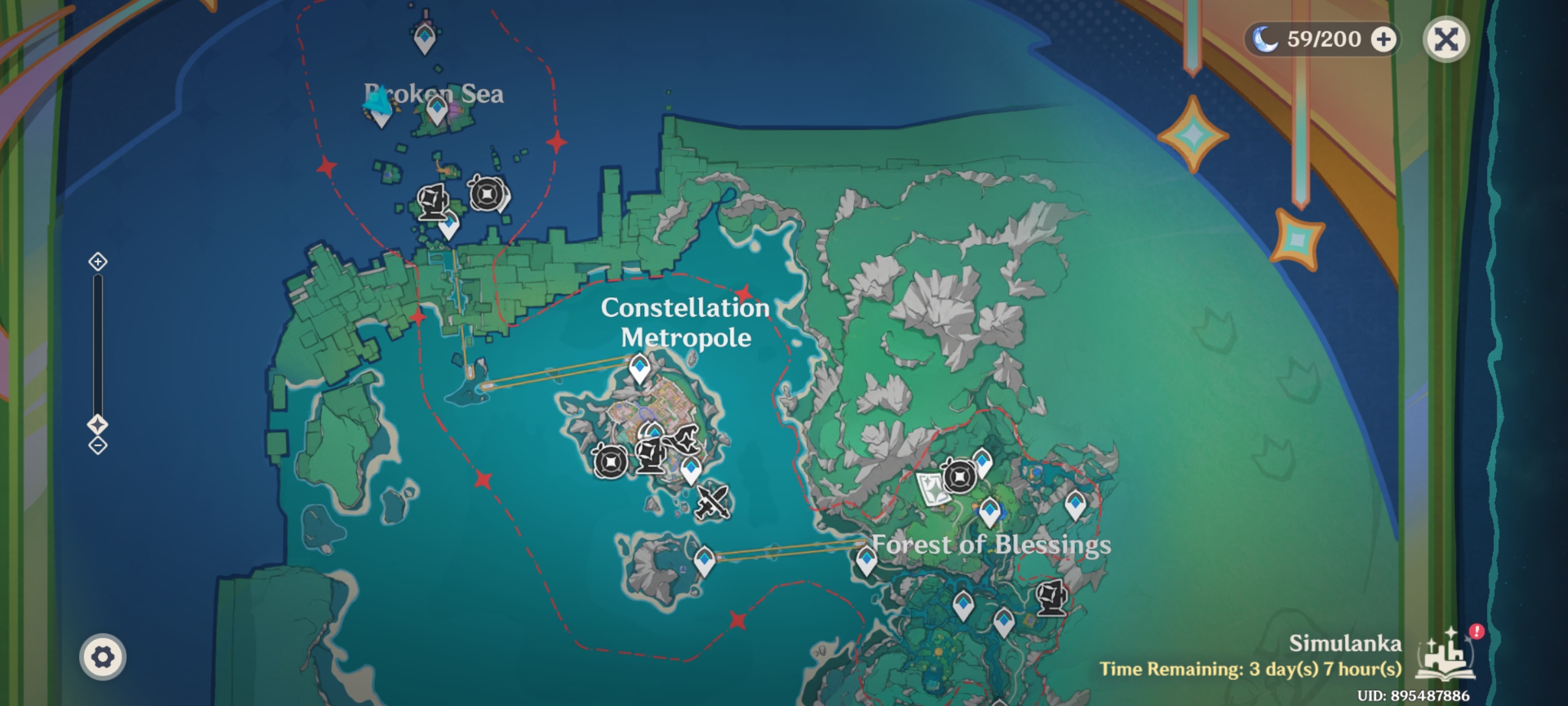
Task: Open the domain icon in Forest of Blessings
Action: 960,477
